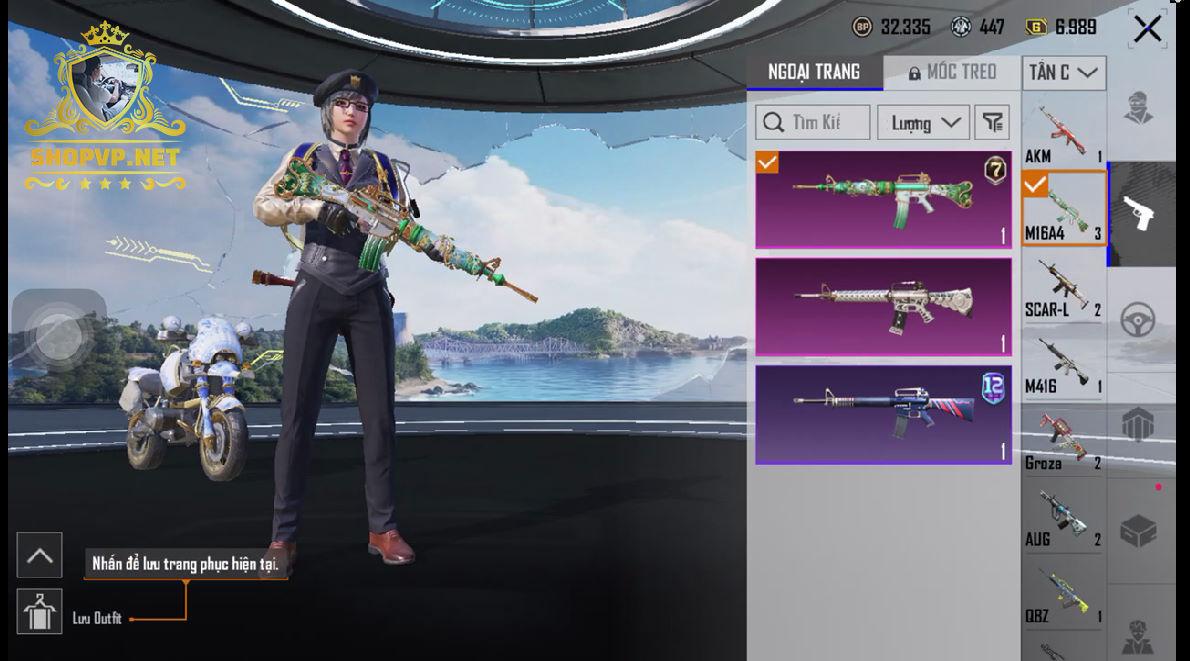
Task: Choose QBZ in the weapon list
Action: click(1063, 594)
